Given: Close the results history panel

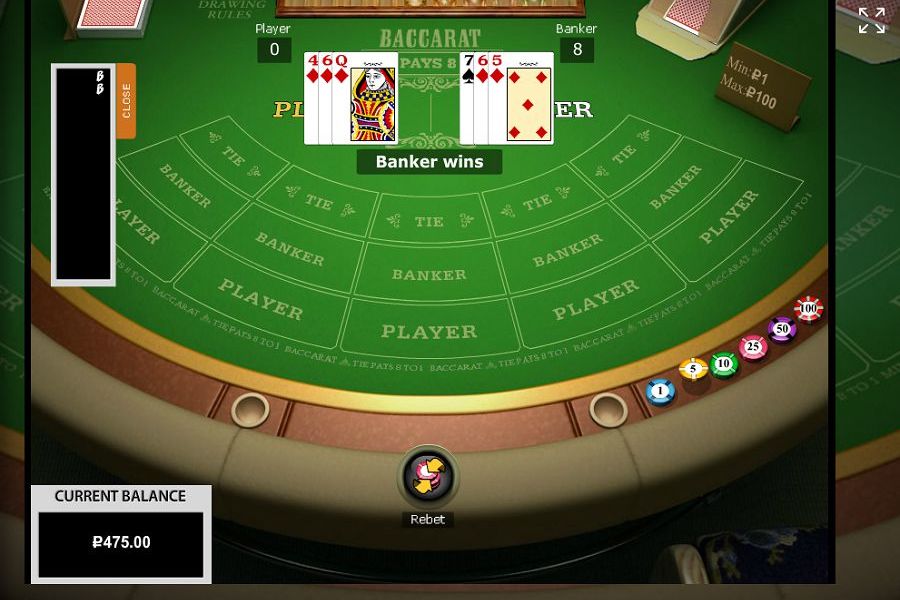Looking at the screenshot, I should [126, 100].
